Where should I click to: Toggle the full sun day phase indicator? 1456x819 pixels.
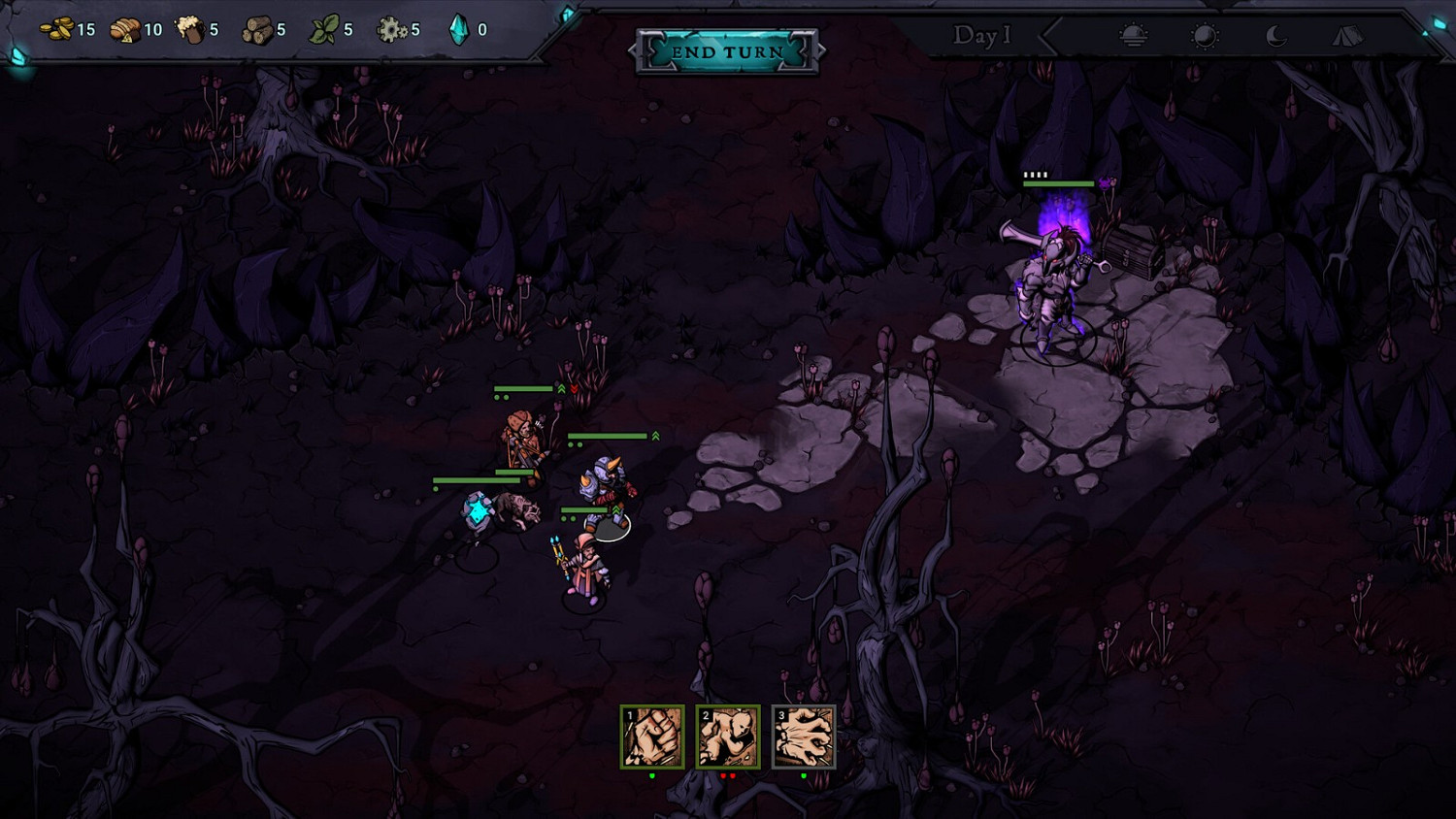(x=1207, y=36)
